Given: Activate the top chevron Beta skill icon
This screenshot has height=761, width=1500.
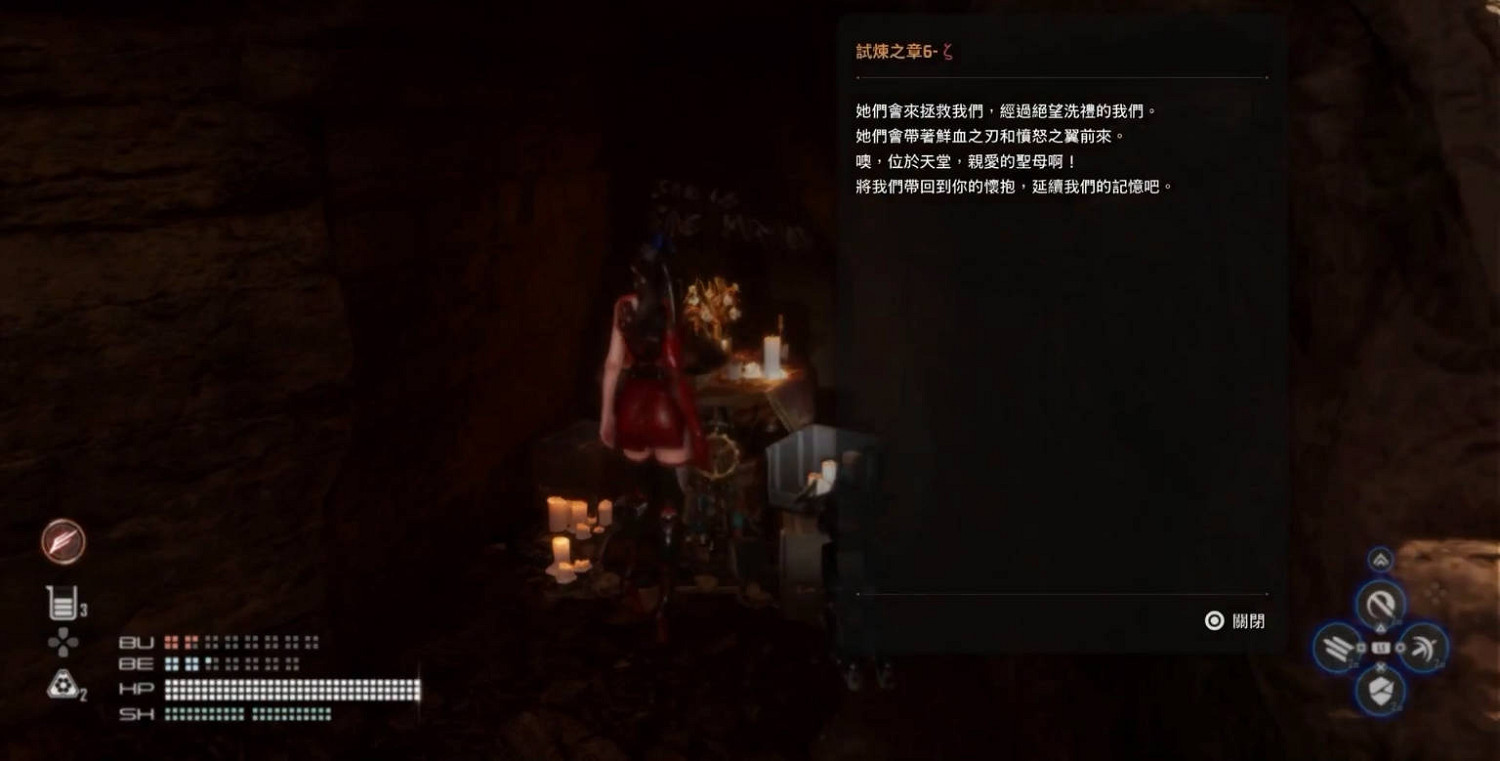Looking at the screenshot, I should [1380, 559].
